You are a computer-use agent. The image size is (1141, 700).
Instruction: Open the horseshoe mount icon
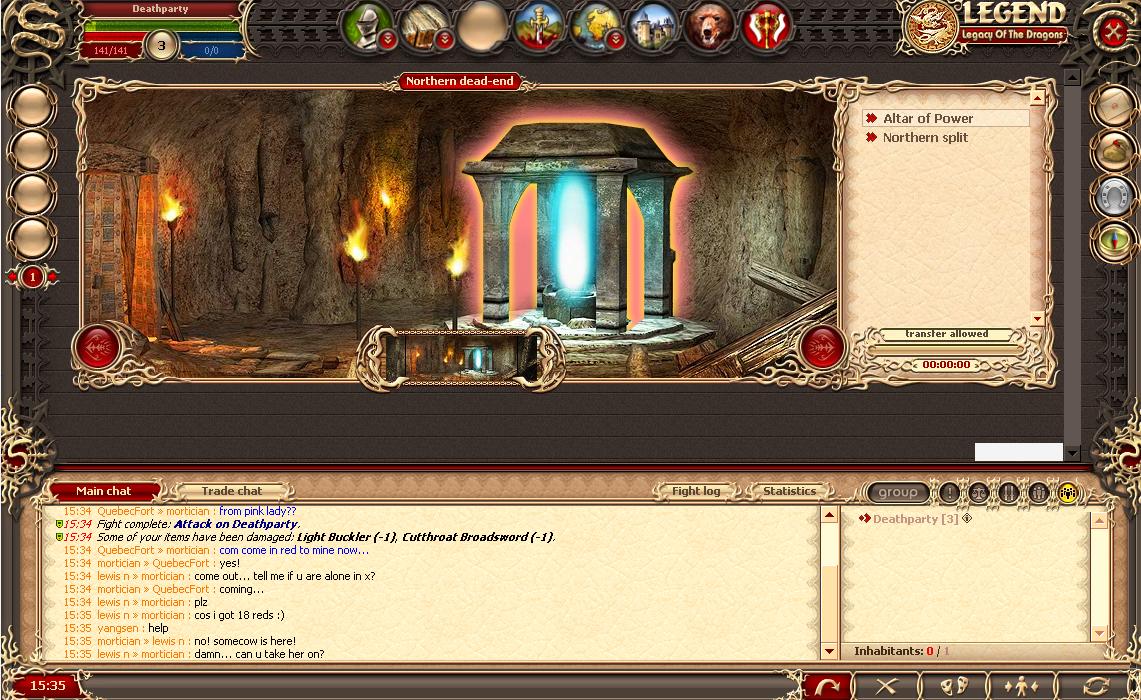pyautogui.click(x=1112, y=197)
